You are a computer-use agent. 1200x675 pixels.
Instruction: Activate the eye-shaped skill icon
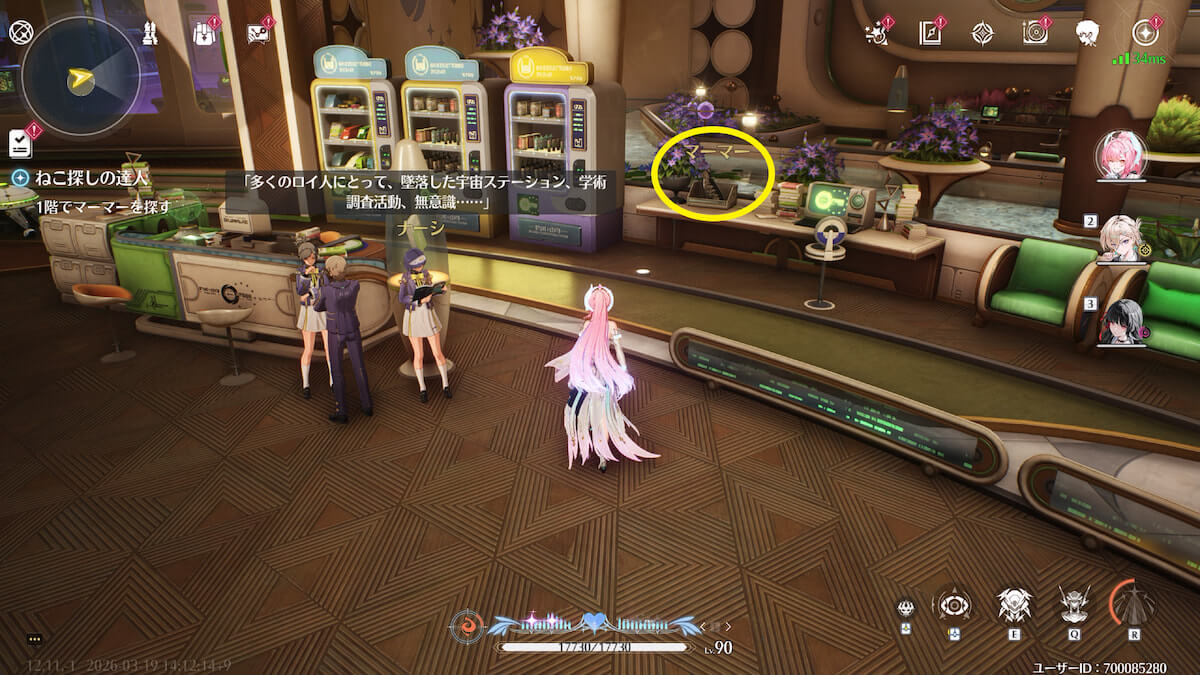click(951, 605)
